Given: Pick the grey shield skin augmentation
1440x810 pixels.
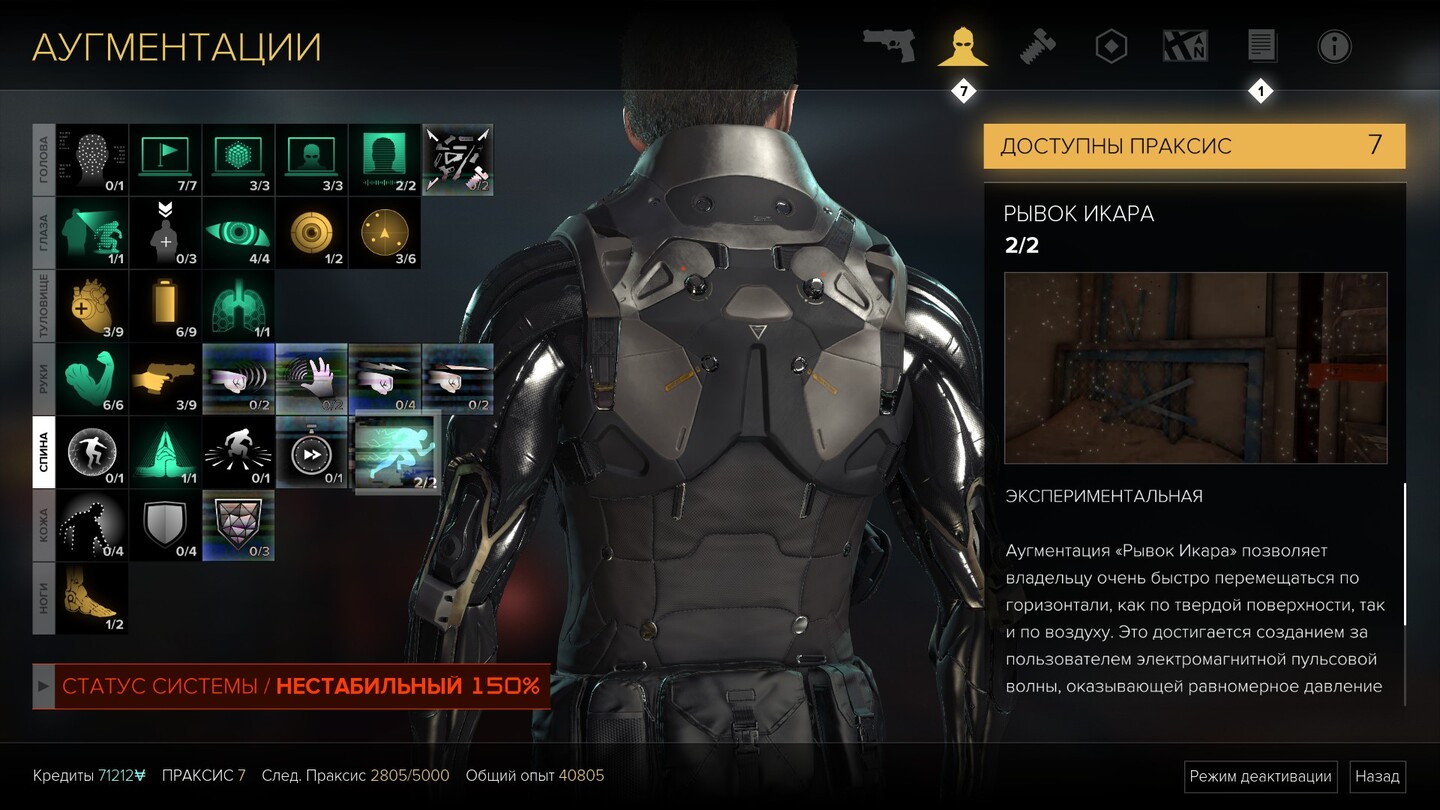Looking at the screenshot, I should [x=165, y=526].
